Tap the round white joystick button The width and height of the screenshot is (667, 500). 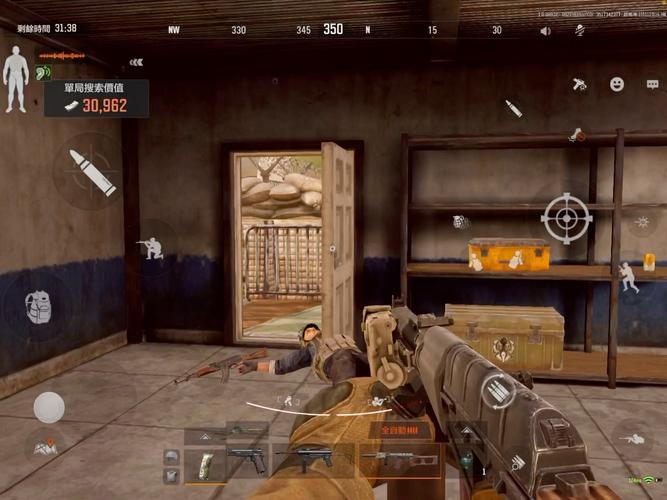coord(49,407)
